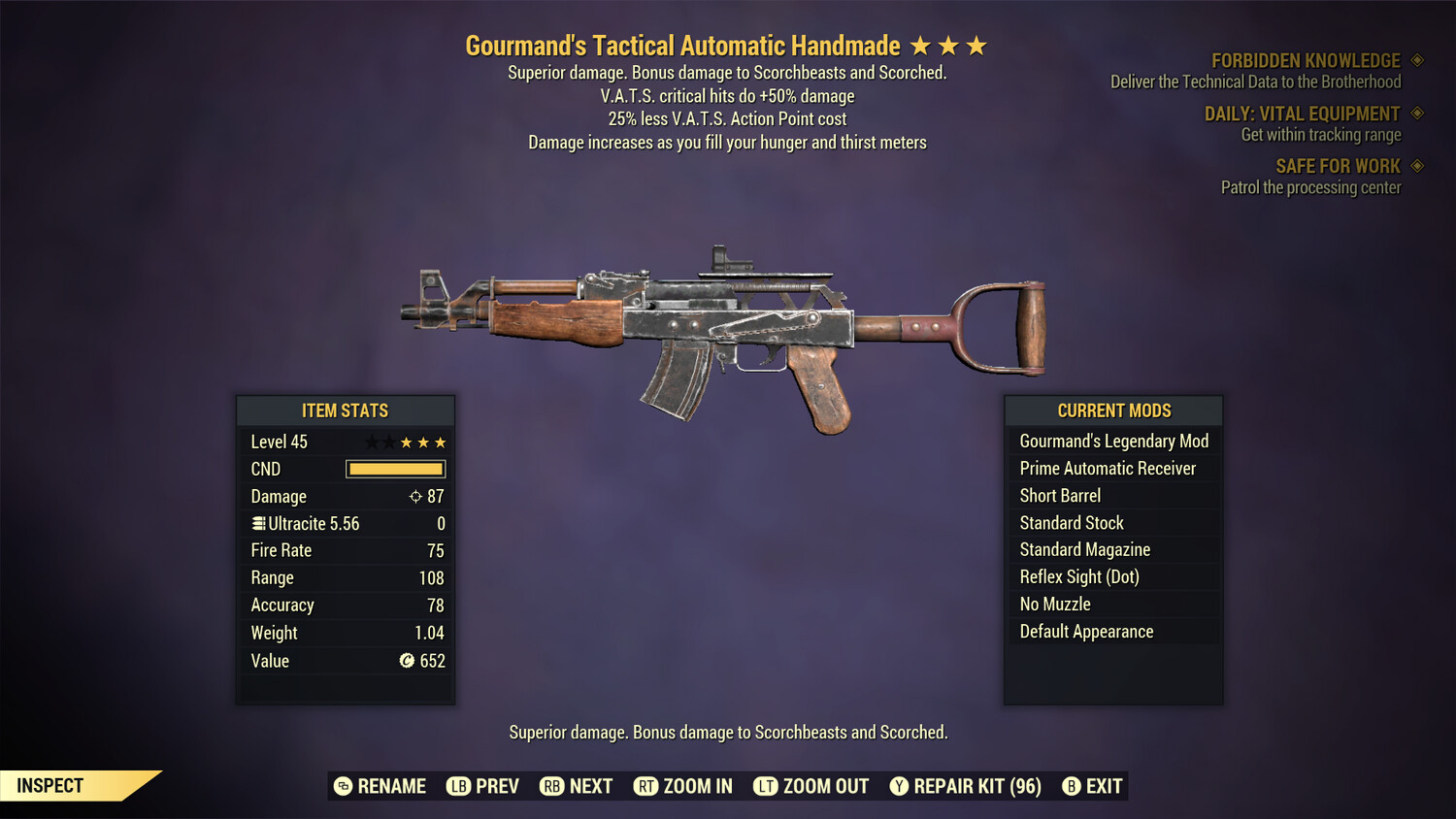Choose the No Muzzle mod row

coord(1055,605)
